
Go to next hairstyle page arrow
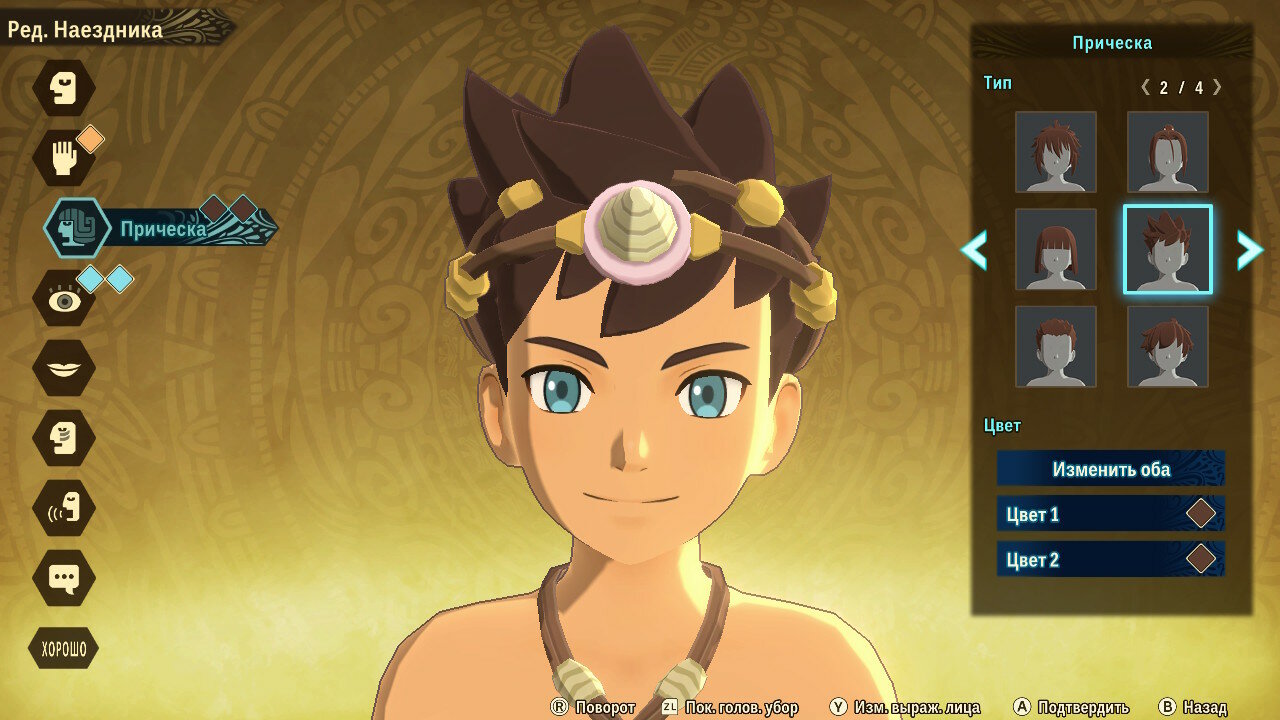1249,250
